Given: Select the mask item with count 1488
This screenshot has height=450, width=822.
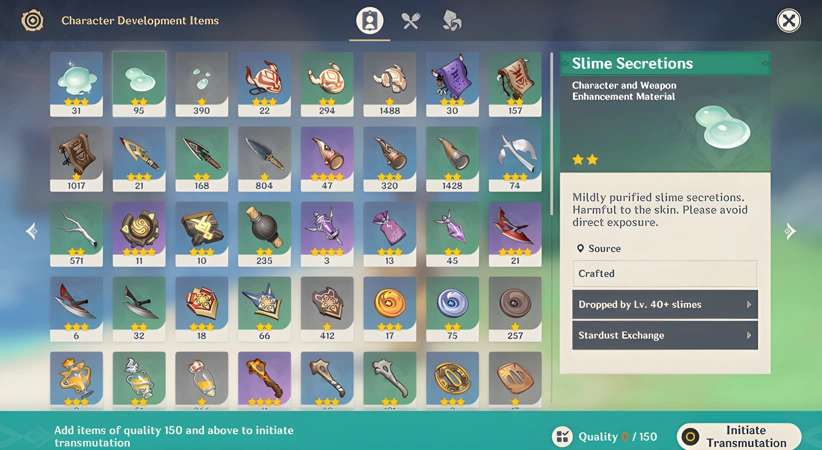Looking at the screenshot, I should point(389,83).
